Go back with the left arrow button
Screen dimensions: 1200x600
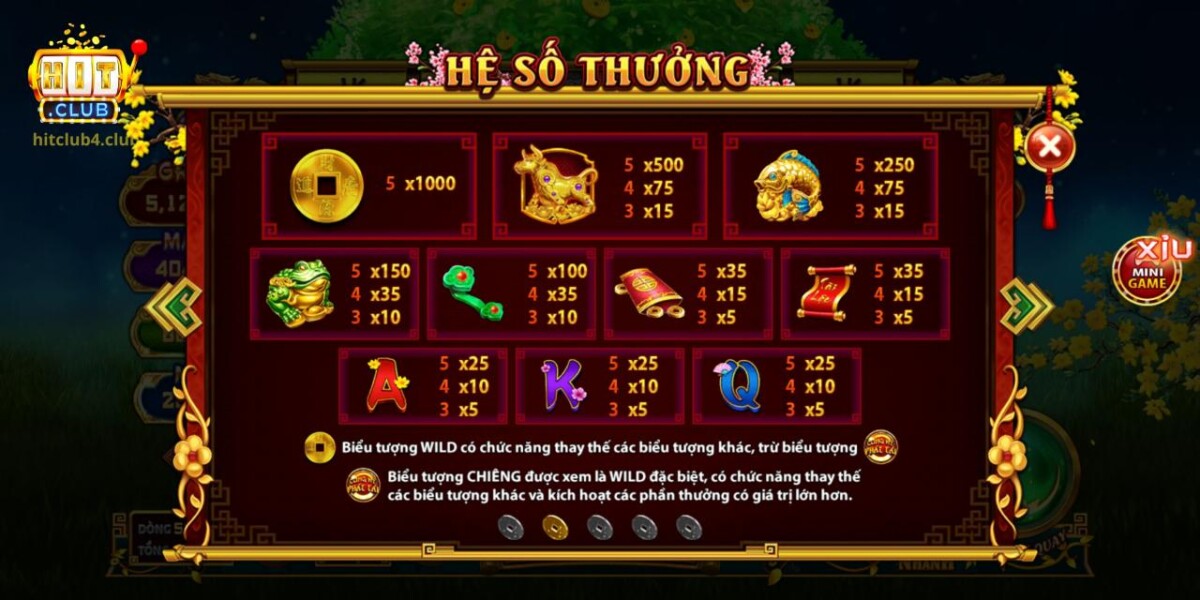click(175, 306)
